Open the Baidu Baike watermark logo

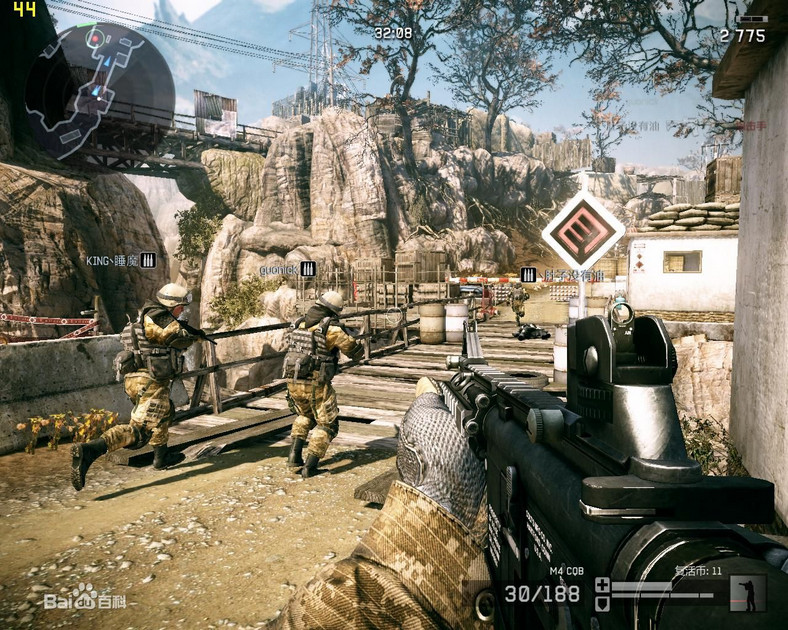tap(85, 599)
